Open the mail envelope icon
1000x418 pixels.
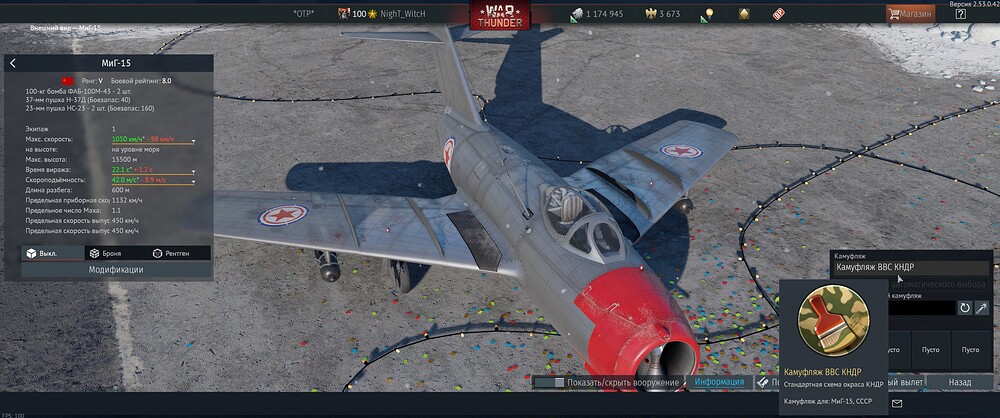point(896,403)
